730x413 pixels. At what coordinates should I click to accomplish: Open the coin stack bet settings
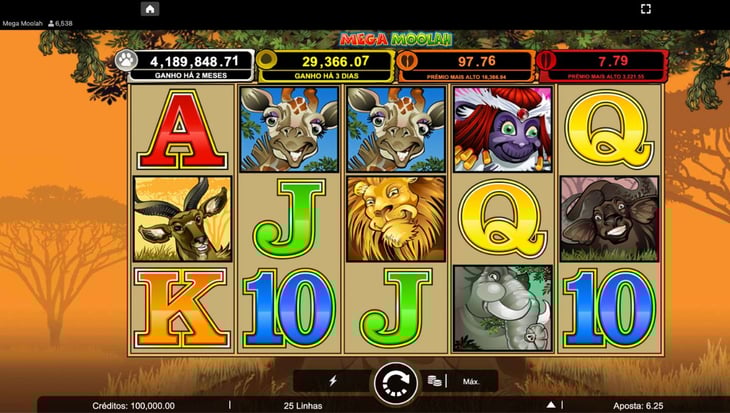tap(435, 381)
